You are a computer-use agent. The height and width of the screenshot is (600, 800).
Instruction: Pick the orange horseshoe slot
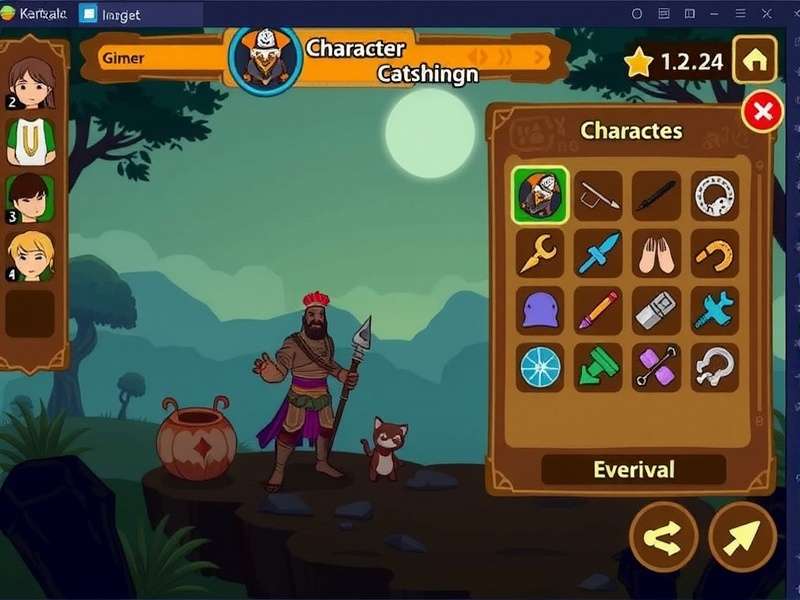(x=715, y=253)
